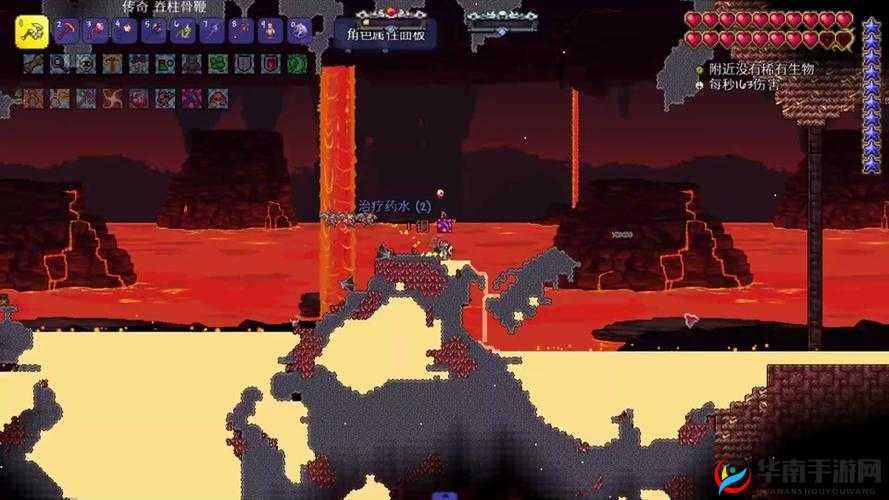Choose the blue staff in hotbar slot 7
The image size is (889, 500).
211,32
